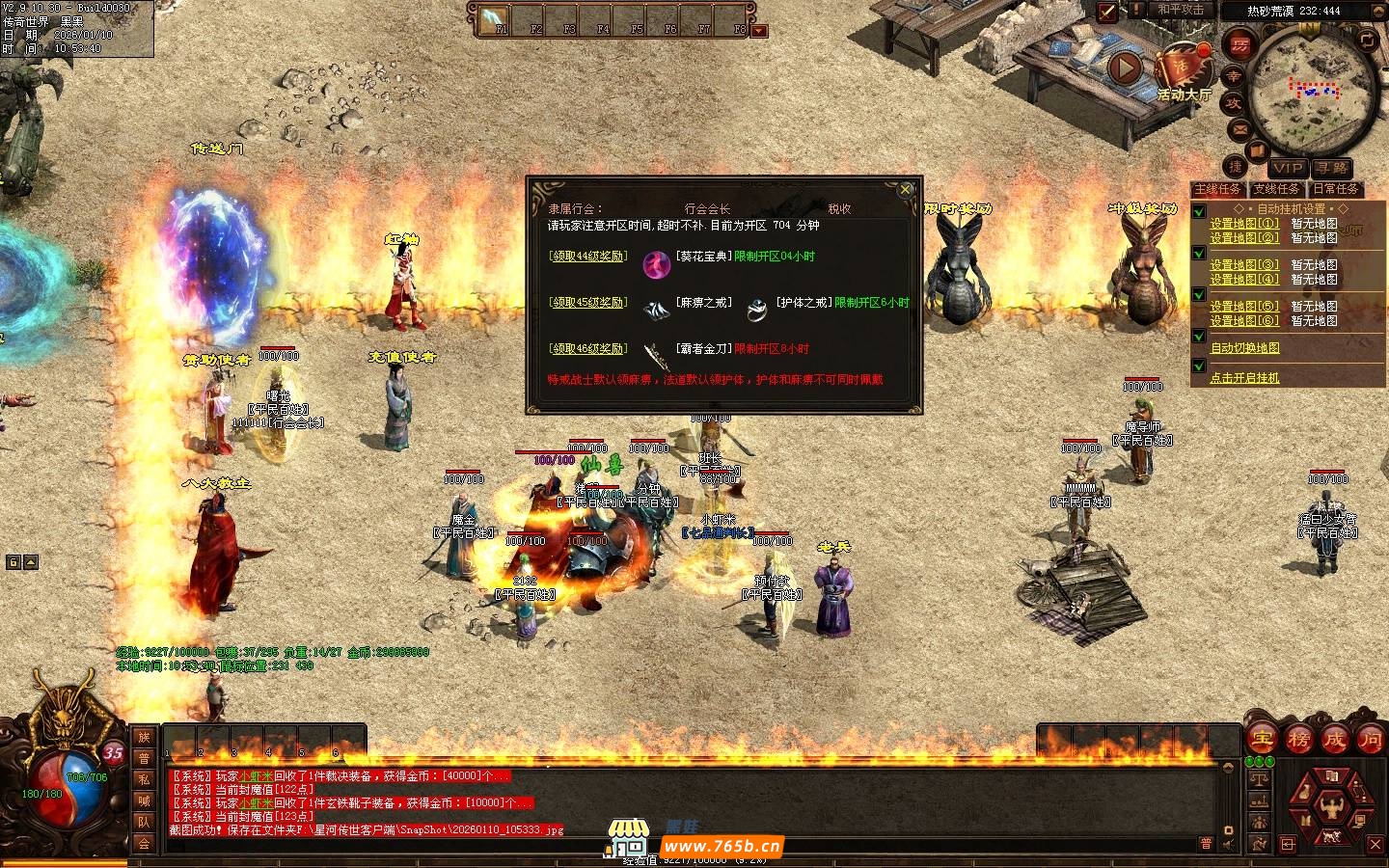
Task: Toggle the 自动切换地图 checkbox
Action: [1199, 337]
